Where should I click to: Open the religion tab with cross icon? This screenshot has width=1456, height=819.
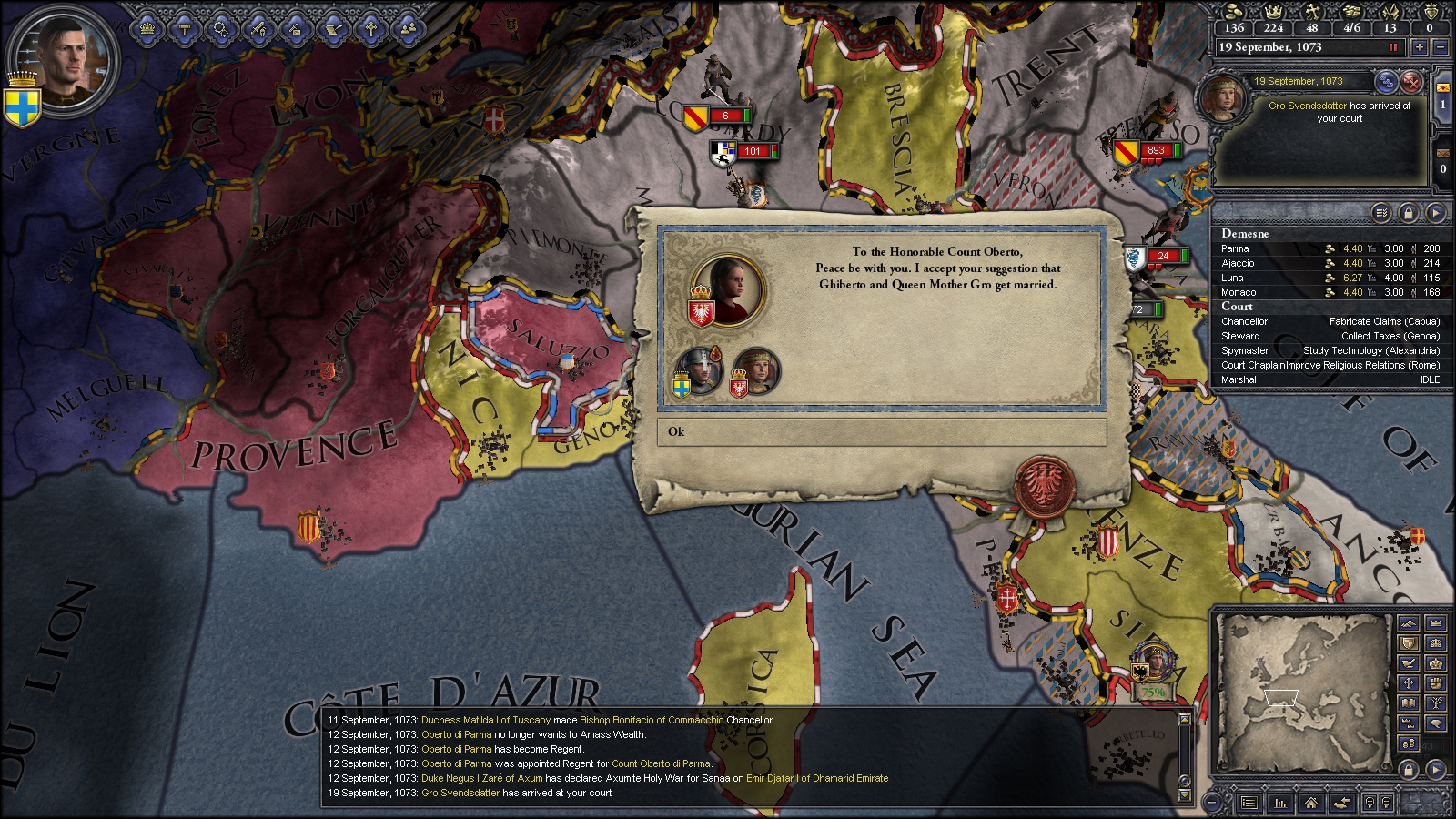371,28
